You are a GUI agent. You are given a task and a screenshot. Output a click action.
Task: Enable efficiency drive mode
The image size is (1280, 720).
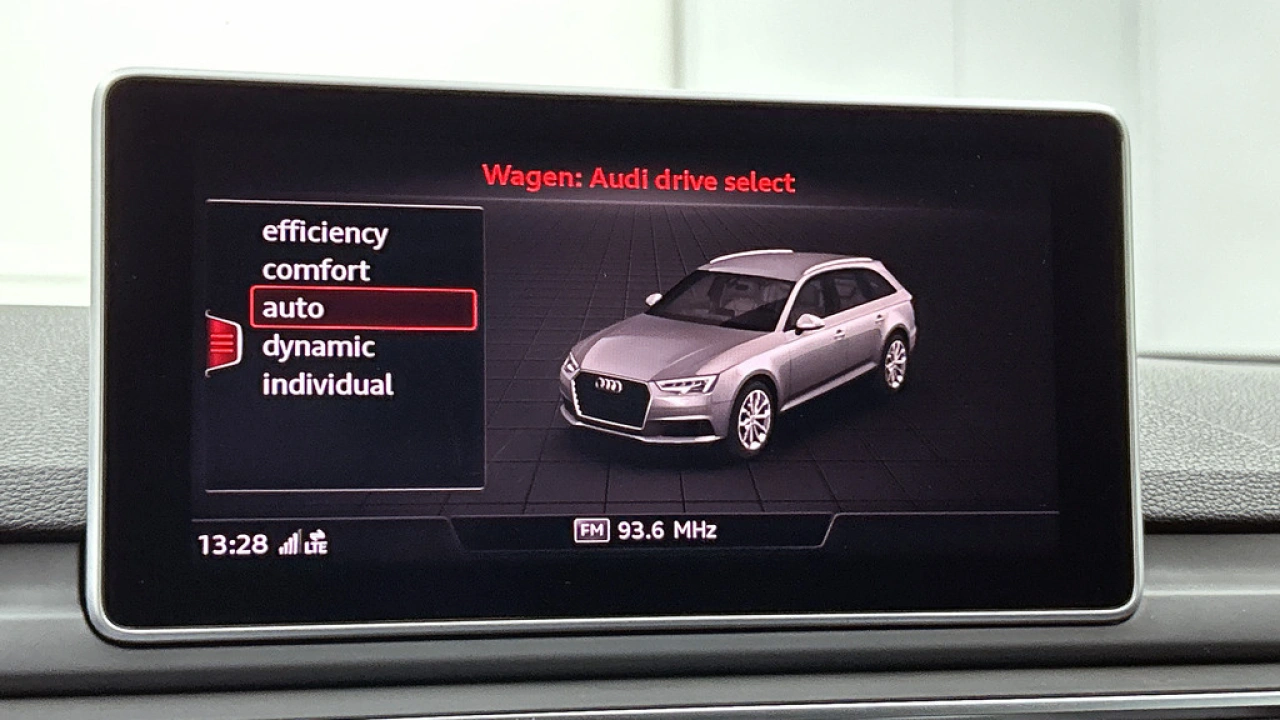point(325,231)
